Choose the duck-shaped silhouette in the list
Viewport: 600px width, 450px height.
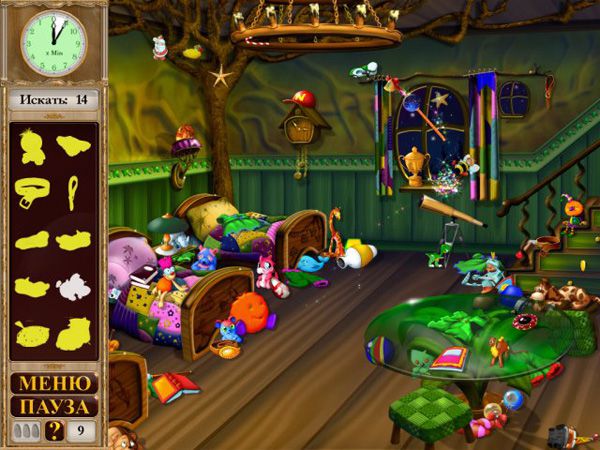[33, 147]
